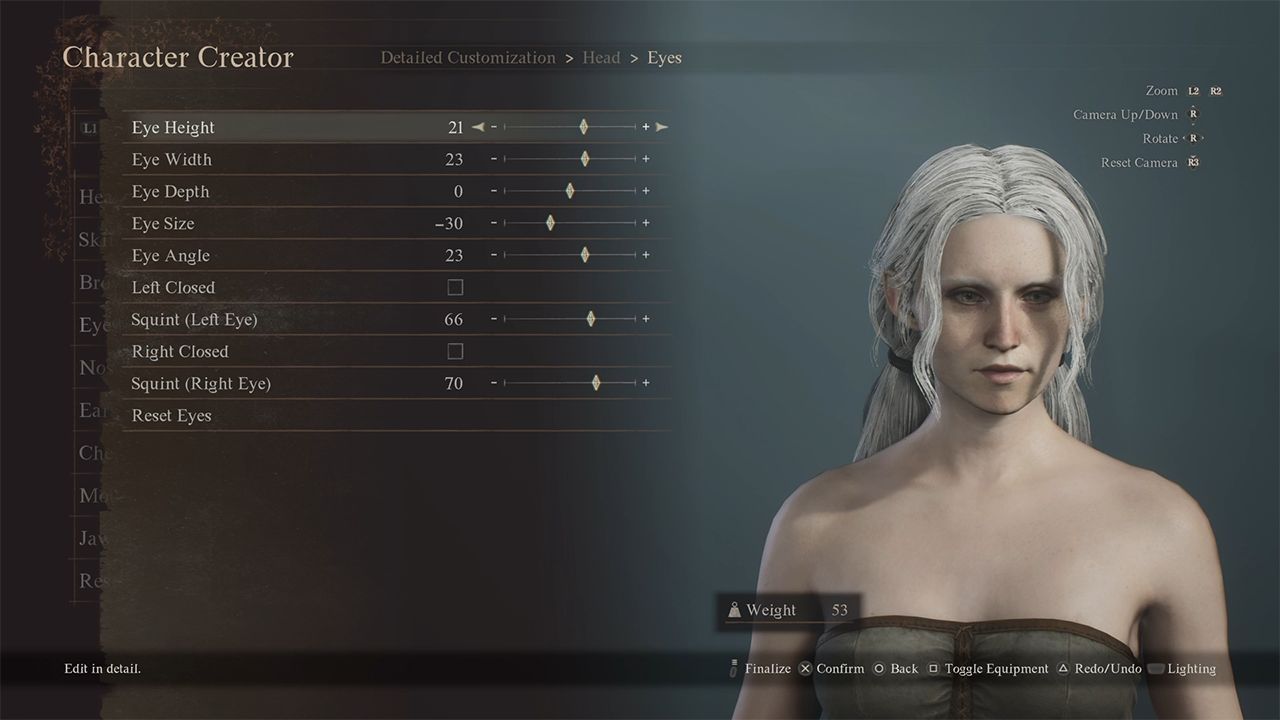Viewport: 1280px width, 720px height.
Task: Tick the Left Closed checkbox
Action: [x=455, y=287]
